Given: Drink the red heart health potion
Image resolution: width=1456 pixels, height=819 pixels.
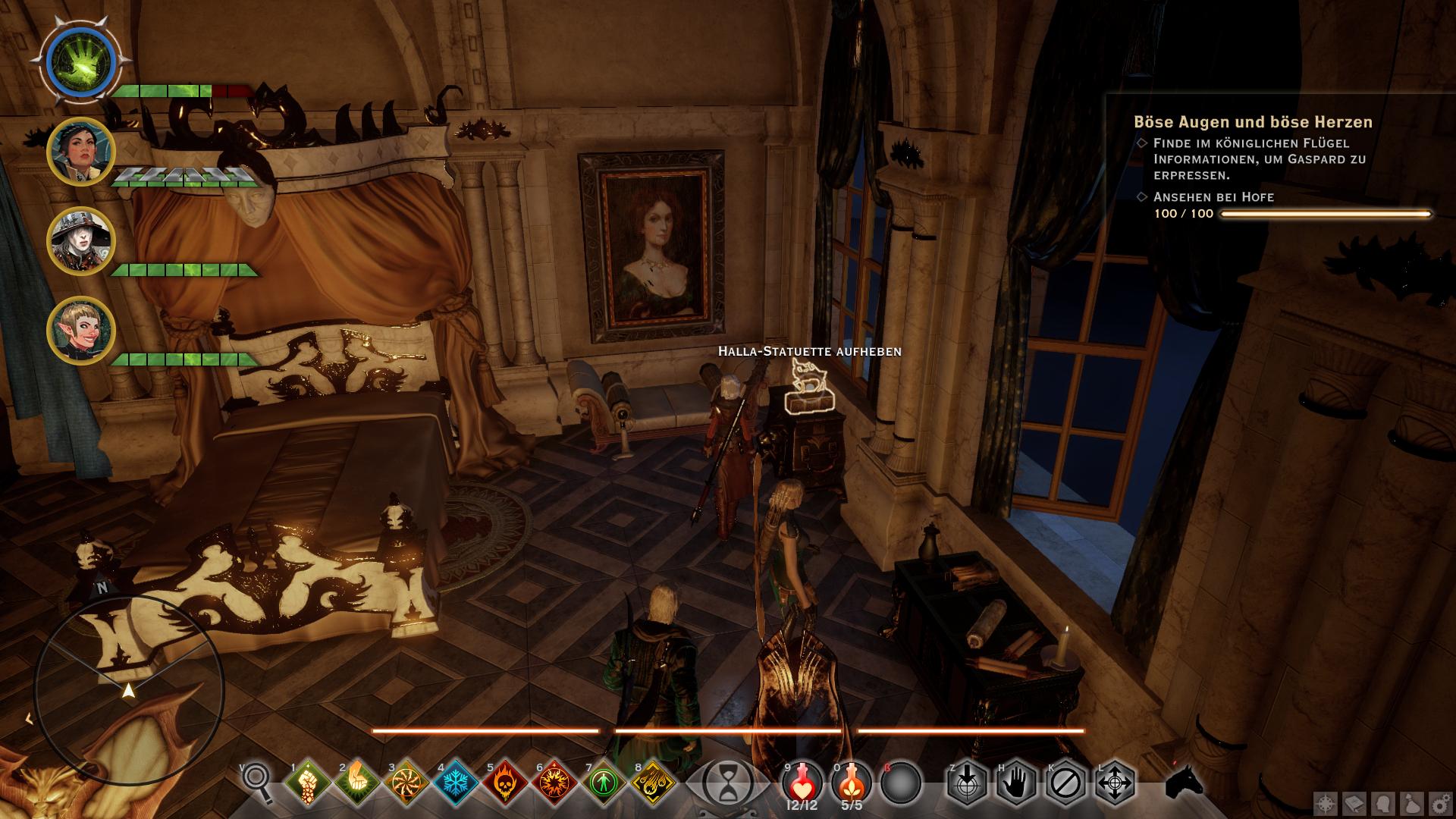Looking at the screenshot, I should pyautogui.click(x=802, y=781).
